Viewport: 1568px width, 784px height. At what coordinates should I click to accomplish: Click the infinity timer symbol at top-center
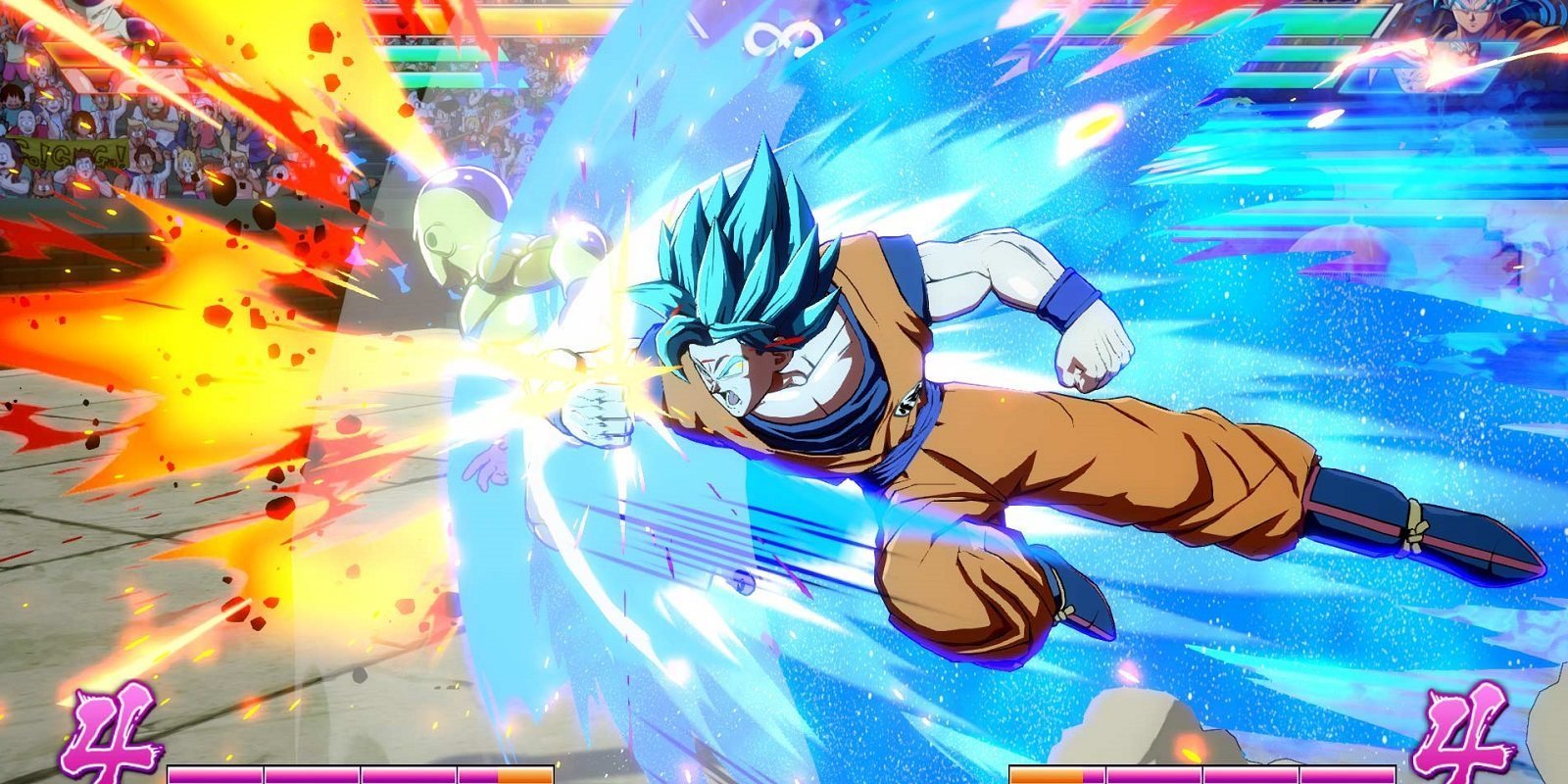point(784,39)
